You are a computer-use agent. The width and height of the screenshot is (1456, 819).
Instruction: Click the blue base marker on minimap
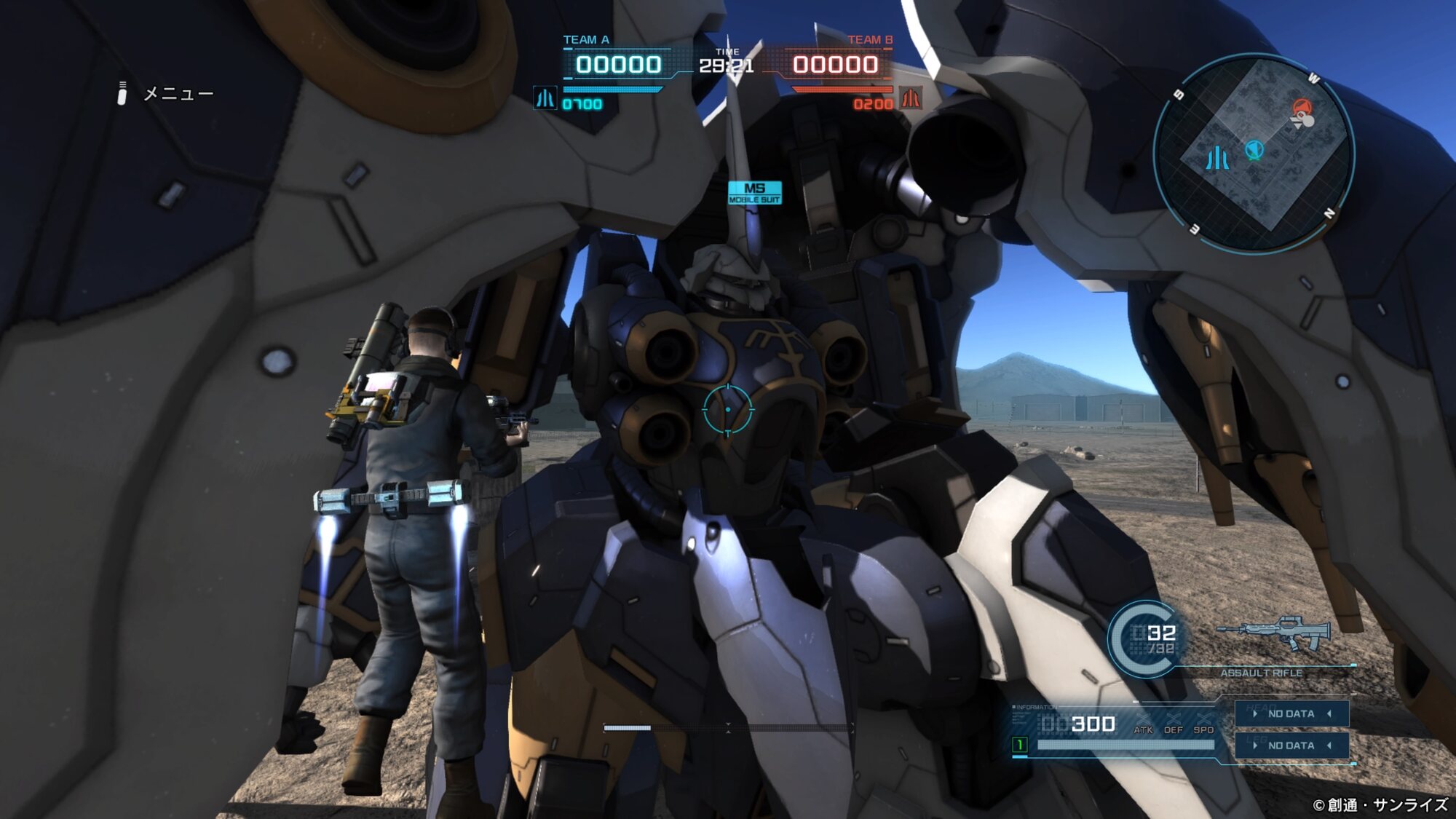[x=1217, y=158]
